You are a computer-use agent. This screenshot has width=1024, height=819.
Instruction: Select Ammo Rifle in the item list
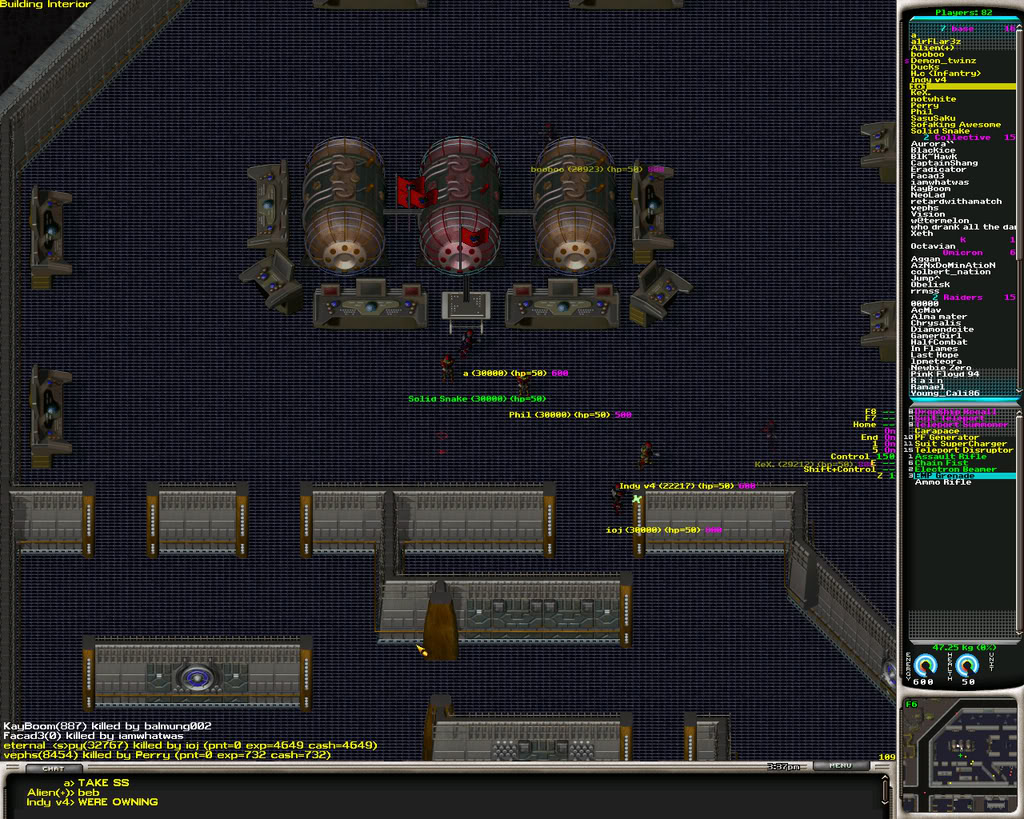[x=943, y=483]
